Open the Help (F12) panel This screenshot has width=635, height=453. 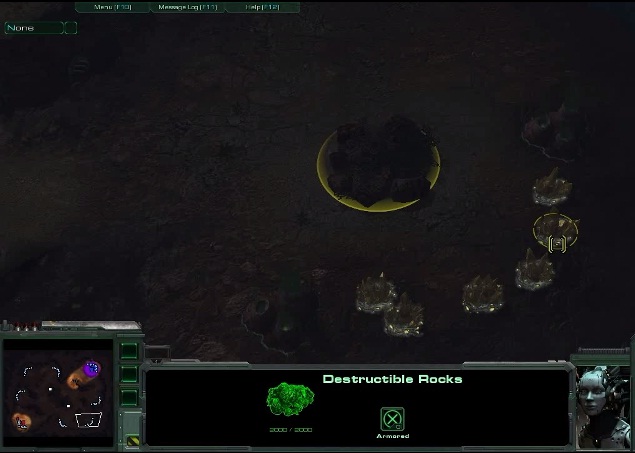pos(260,7)
